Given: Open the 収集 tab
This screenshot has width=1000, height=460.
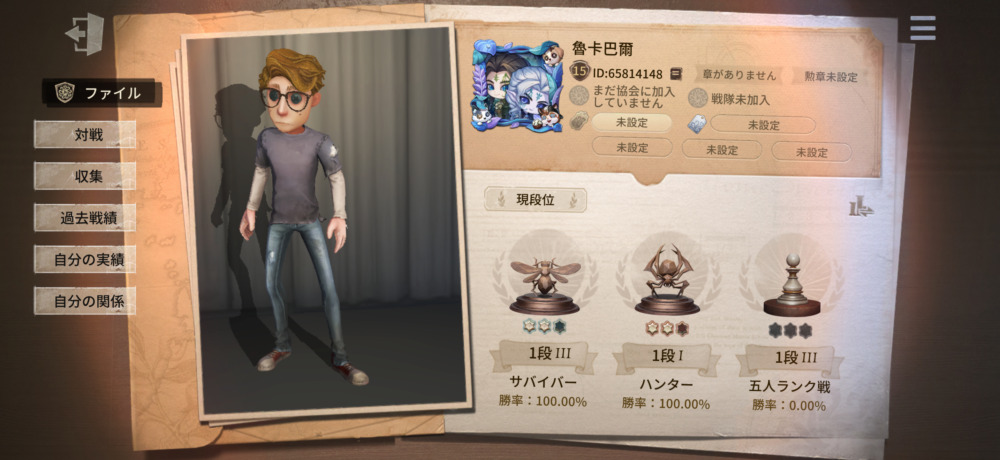Looking at the screenshot, I should click(x=86, y=176).
